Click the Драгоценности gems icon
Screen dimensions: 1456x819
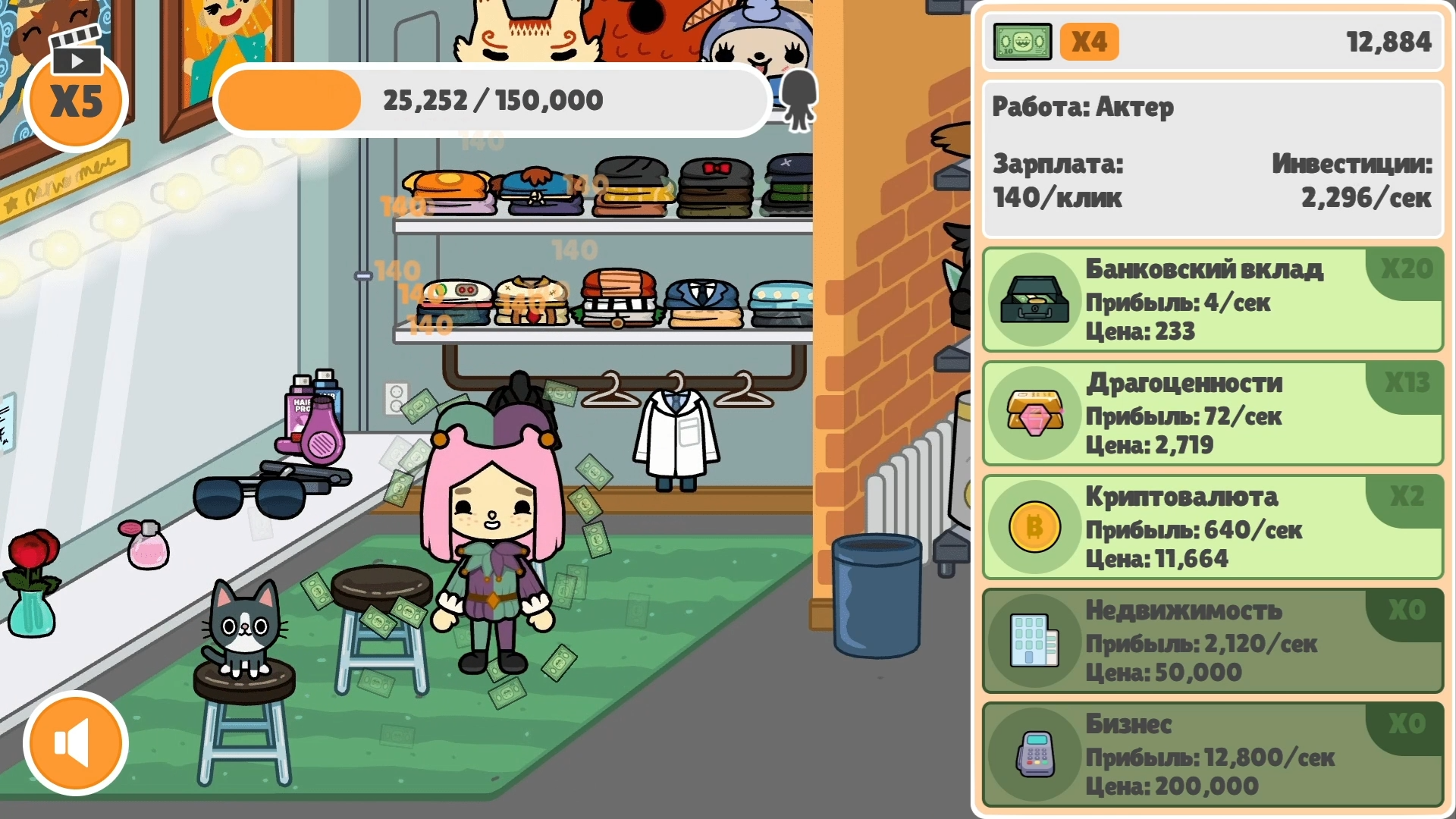pyautogui.click(x=1035, y=414)
